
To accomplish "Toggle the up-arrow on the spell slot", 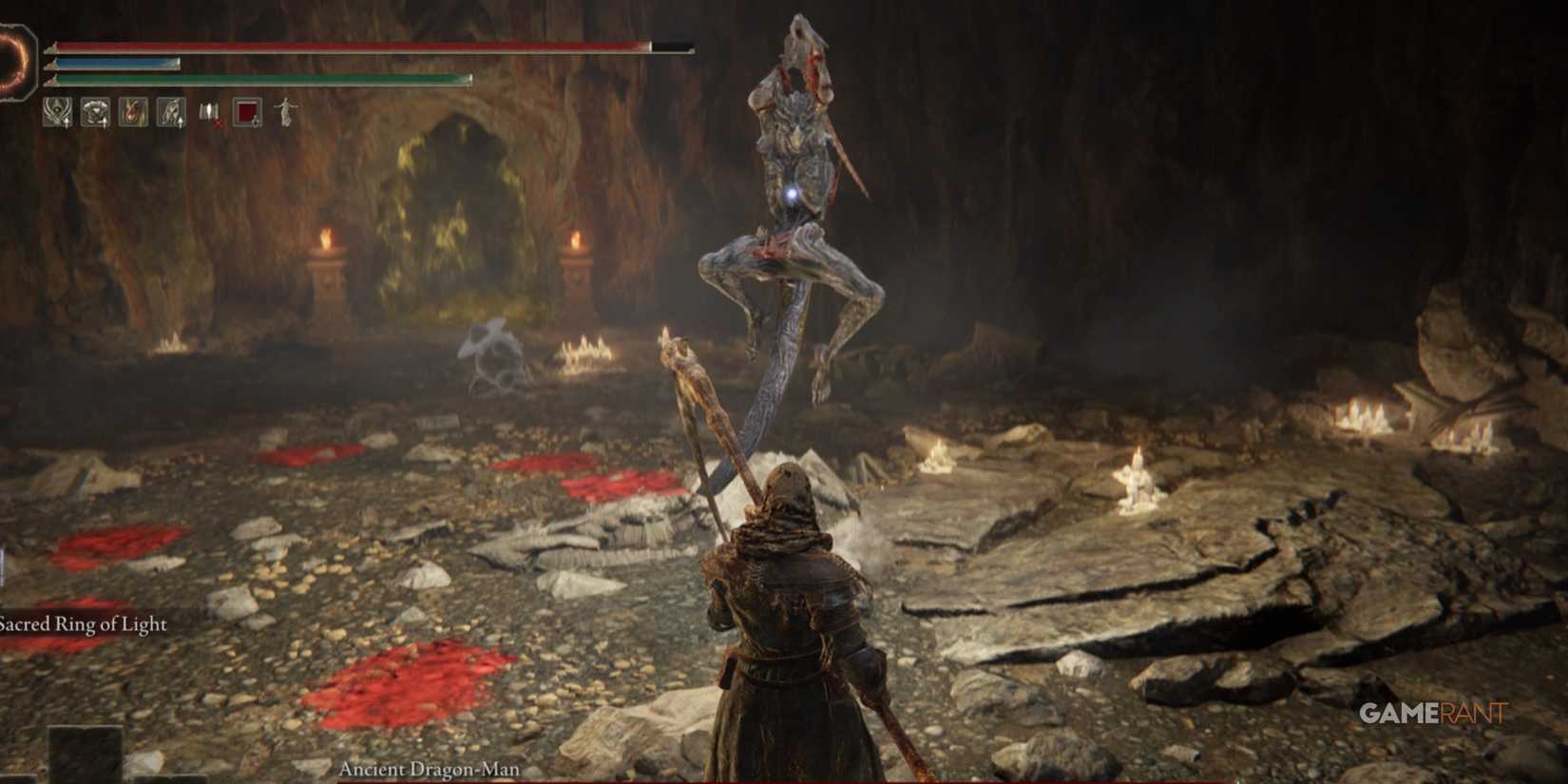I will point(67,122).
